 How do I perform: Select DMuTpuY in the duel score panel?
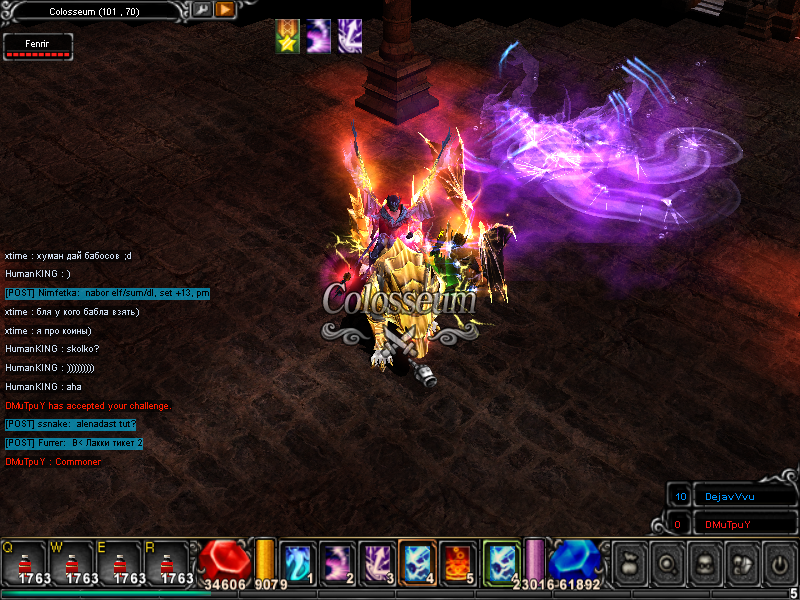point(727,524)
